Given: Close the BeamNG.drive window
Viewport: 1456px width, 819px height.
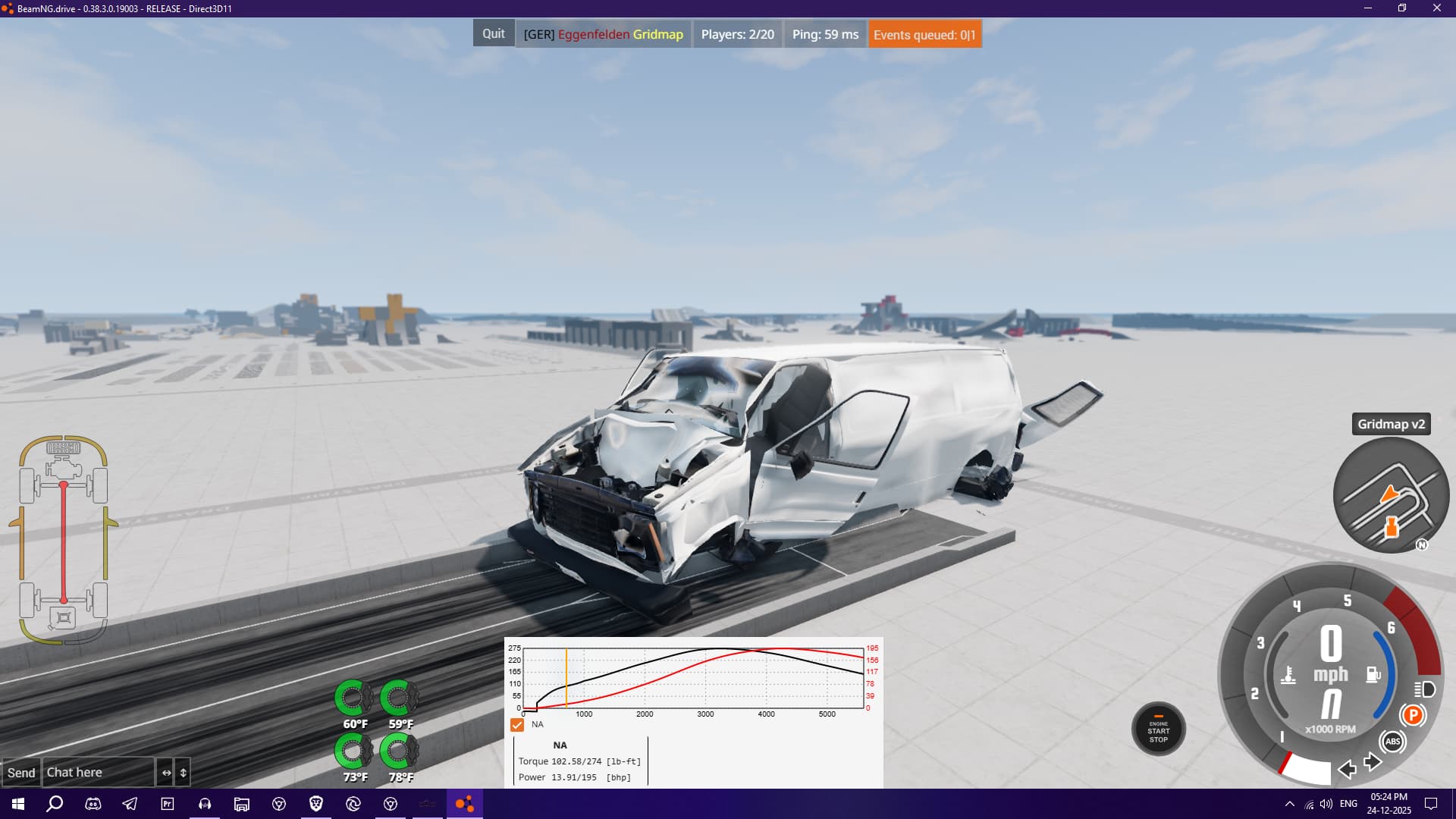Looking at the screenshot, I should [x=1436, y=8].
